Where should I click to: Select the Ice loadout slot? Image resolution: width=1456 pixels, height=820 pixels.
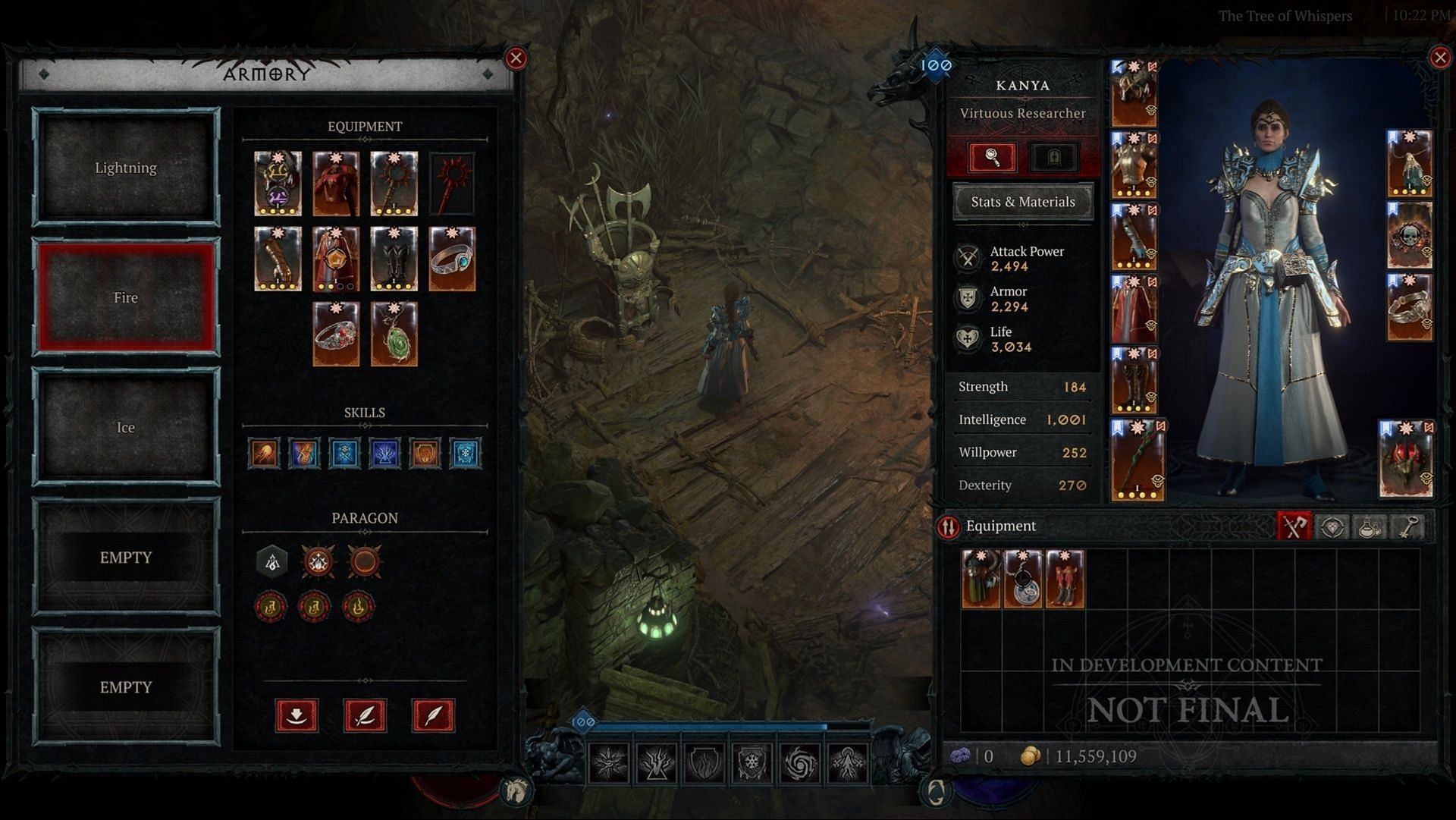125,427
